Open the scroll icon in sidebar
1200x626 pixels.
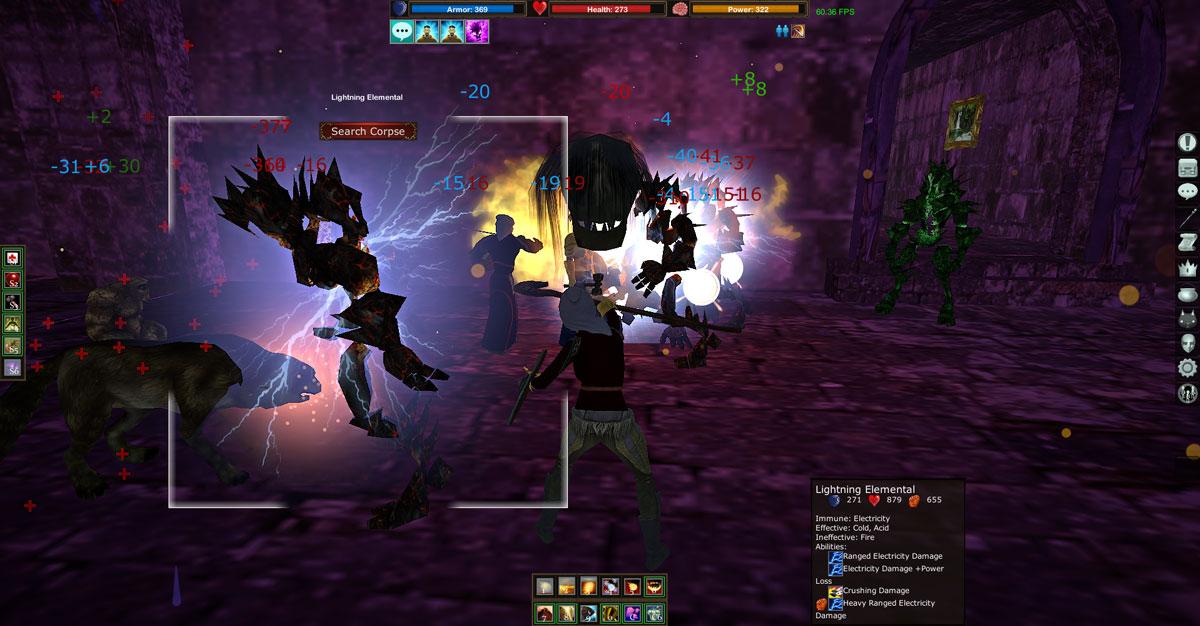point(1188,243)
